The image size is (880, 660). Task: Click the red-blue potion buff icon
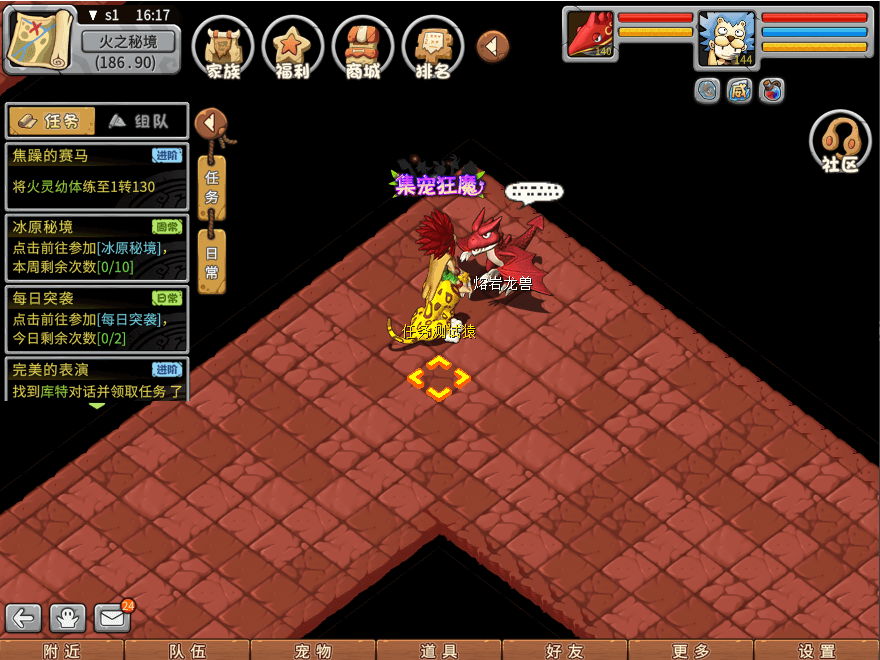pos(771,91)
